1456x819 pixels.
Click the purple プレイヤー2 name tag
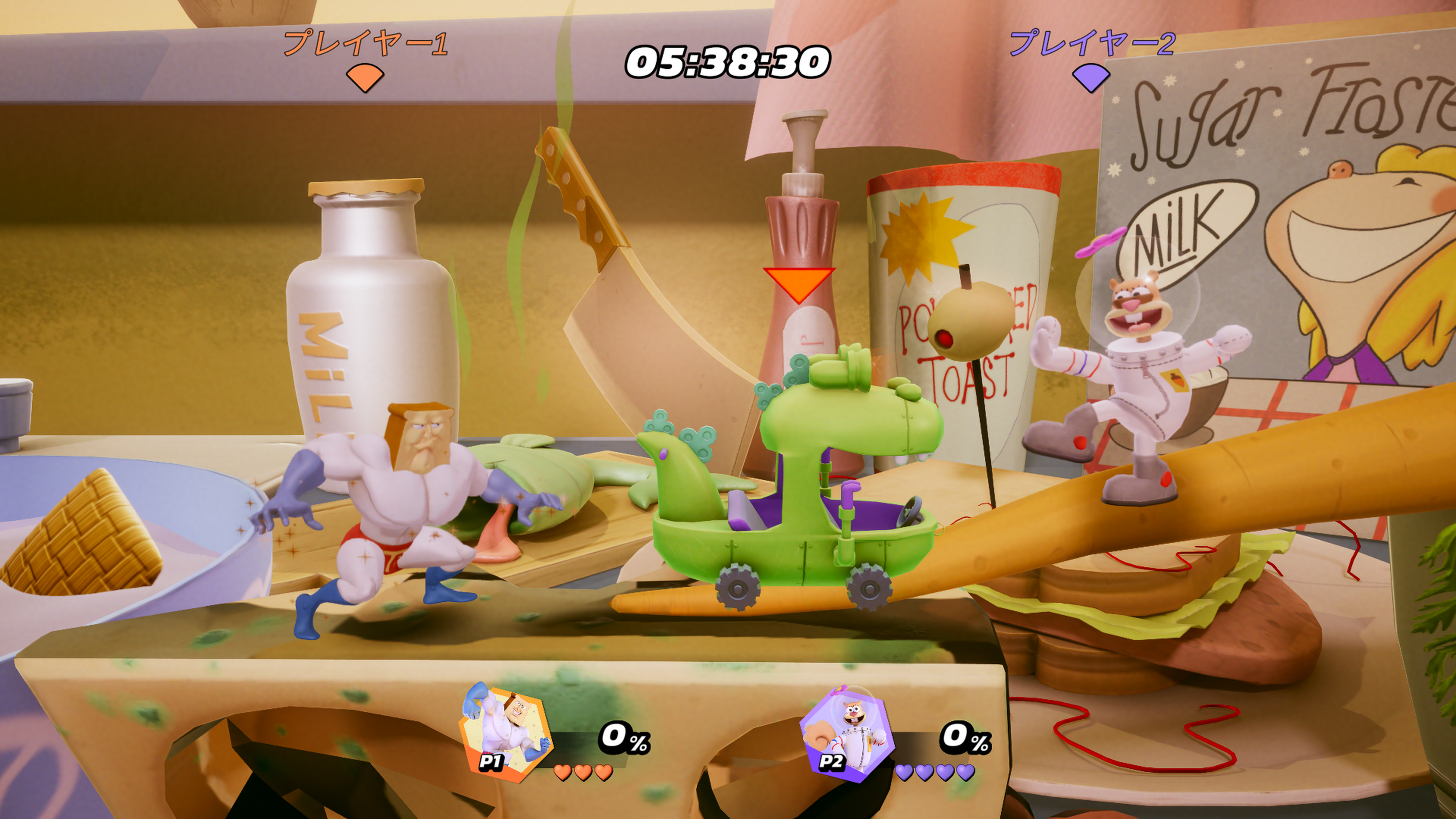1092,44
